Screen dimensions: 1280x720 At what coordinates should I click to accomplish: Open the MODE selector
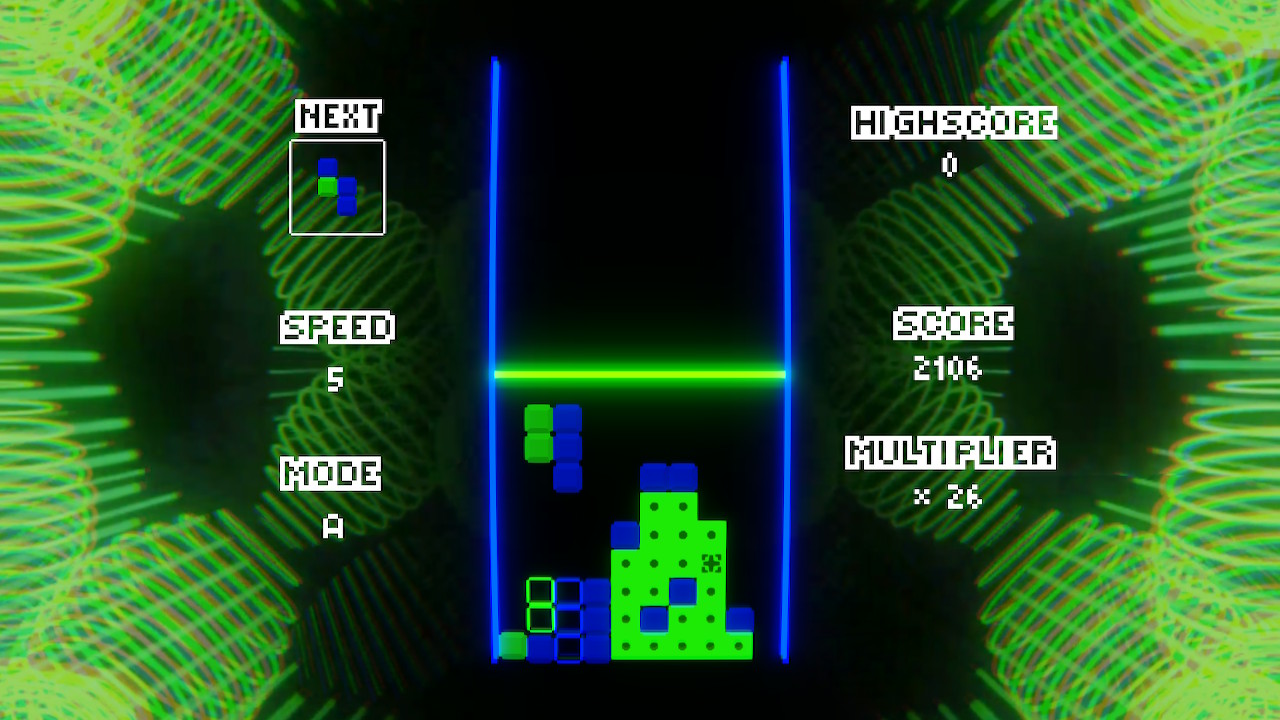click(332, 472)
